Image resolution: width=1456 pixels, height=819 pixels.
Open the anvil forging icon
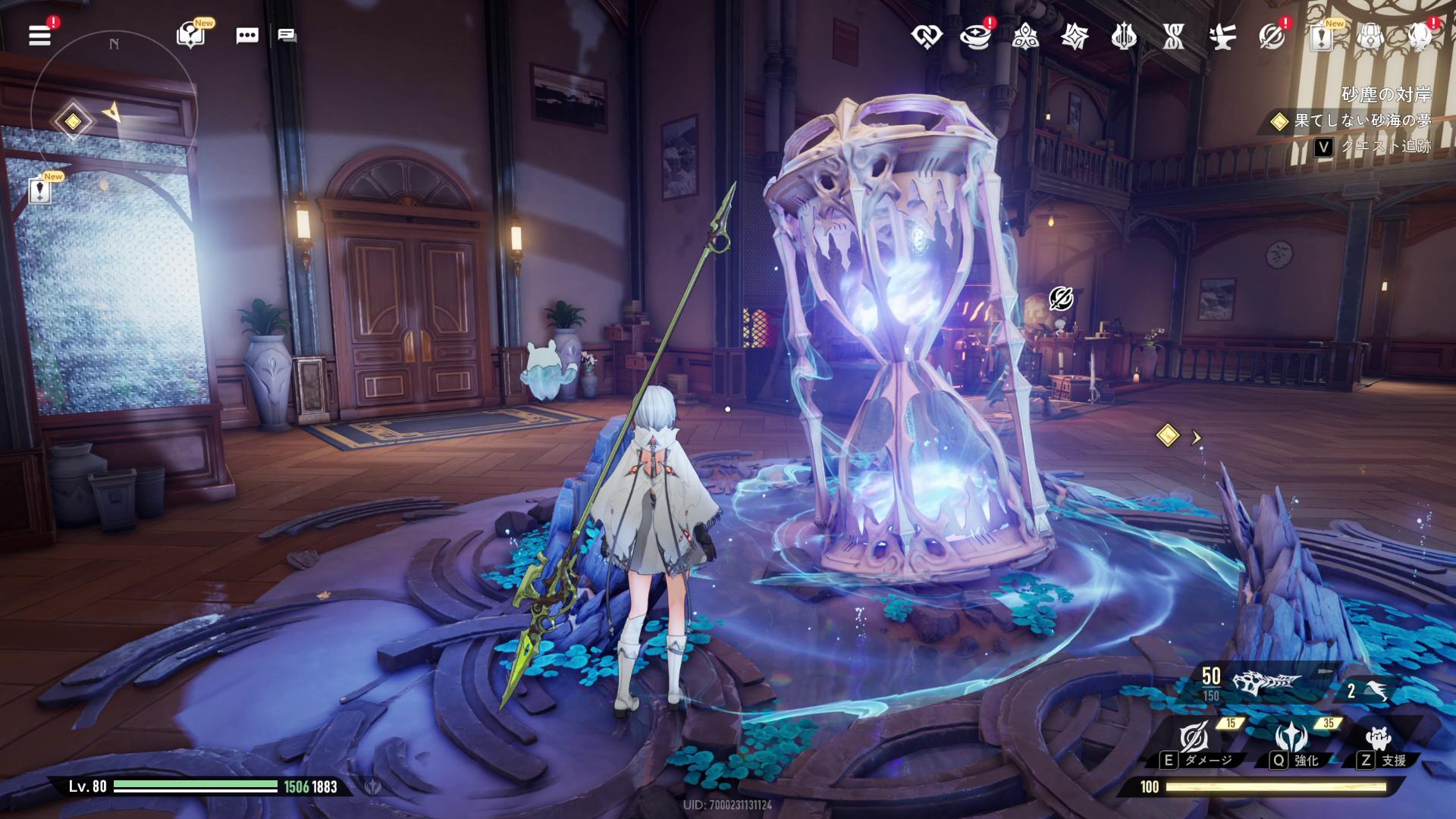pyautogui.click(x=1222, y=36)
